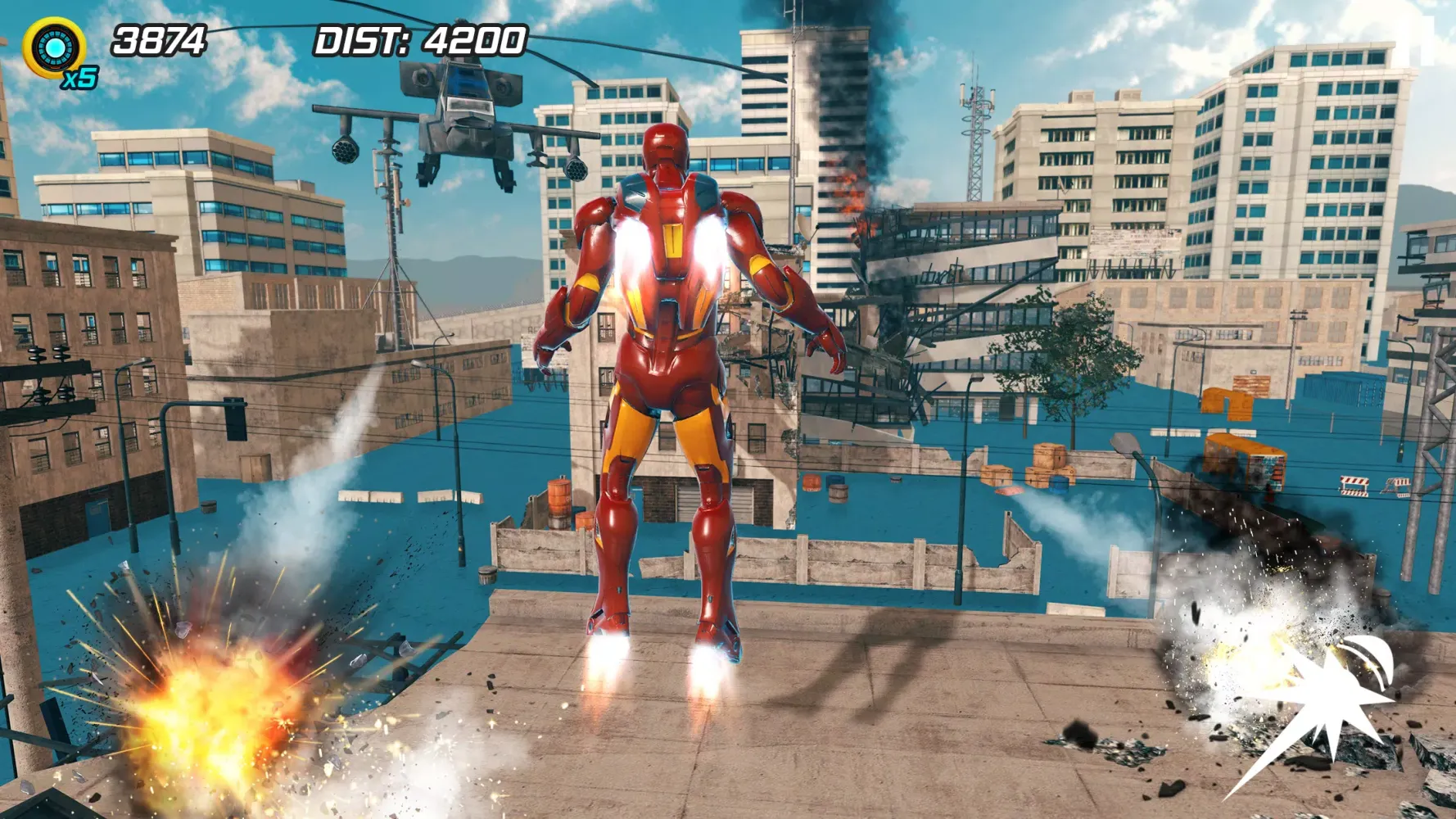The width and height of the screenshot is (1456, 819).
Task: Click the x5 multiplier badge
Action: 80,78
